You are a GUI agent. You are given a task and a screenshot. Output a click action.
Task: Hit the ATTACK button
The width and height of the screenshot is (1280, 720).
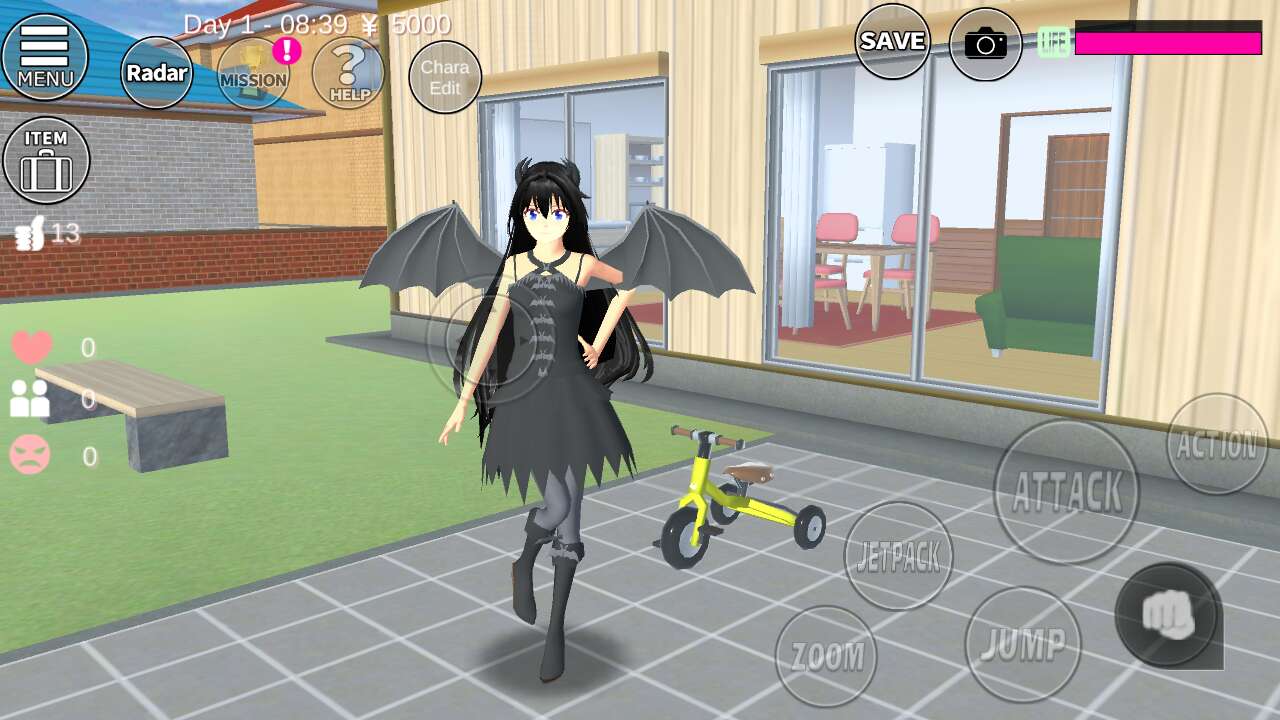[1066, 491]
